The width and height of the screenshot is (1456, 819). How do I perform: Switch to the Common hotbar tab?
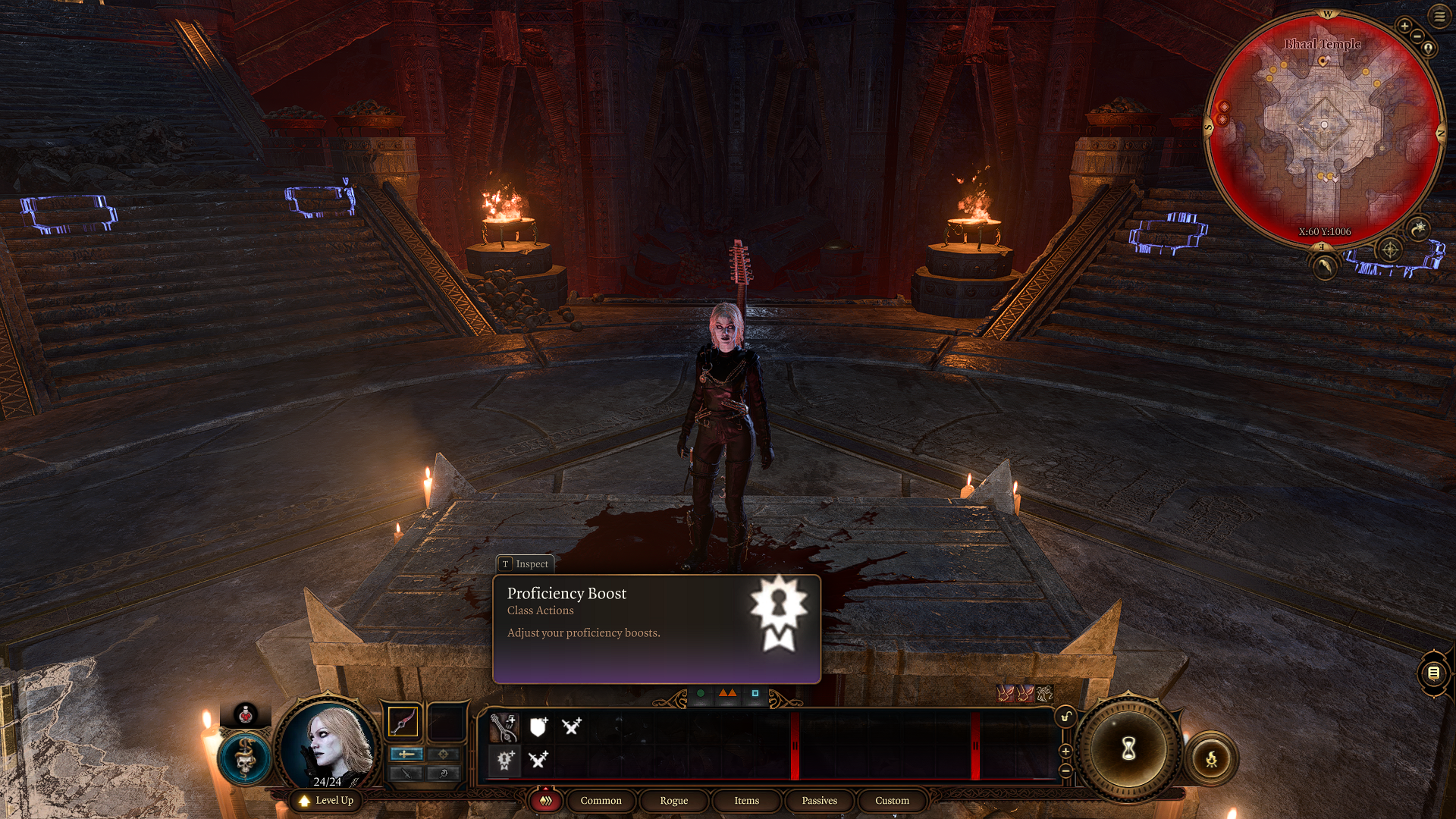601,800
